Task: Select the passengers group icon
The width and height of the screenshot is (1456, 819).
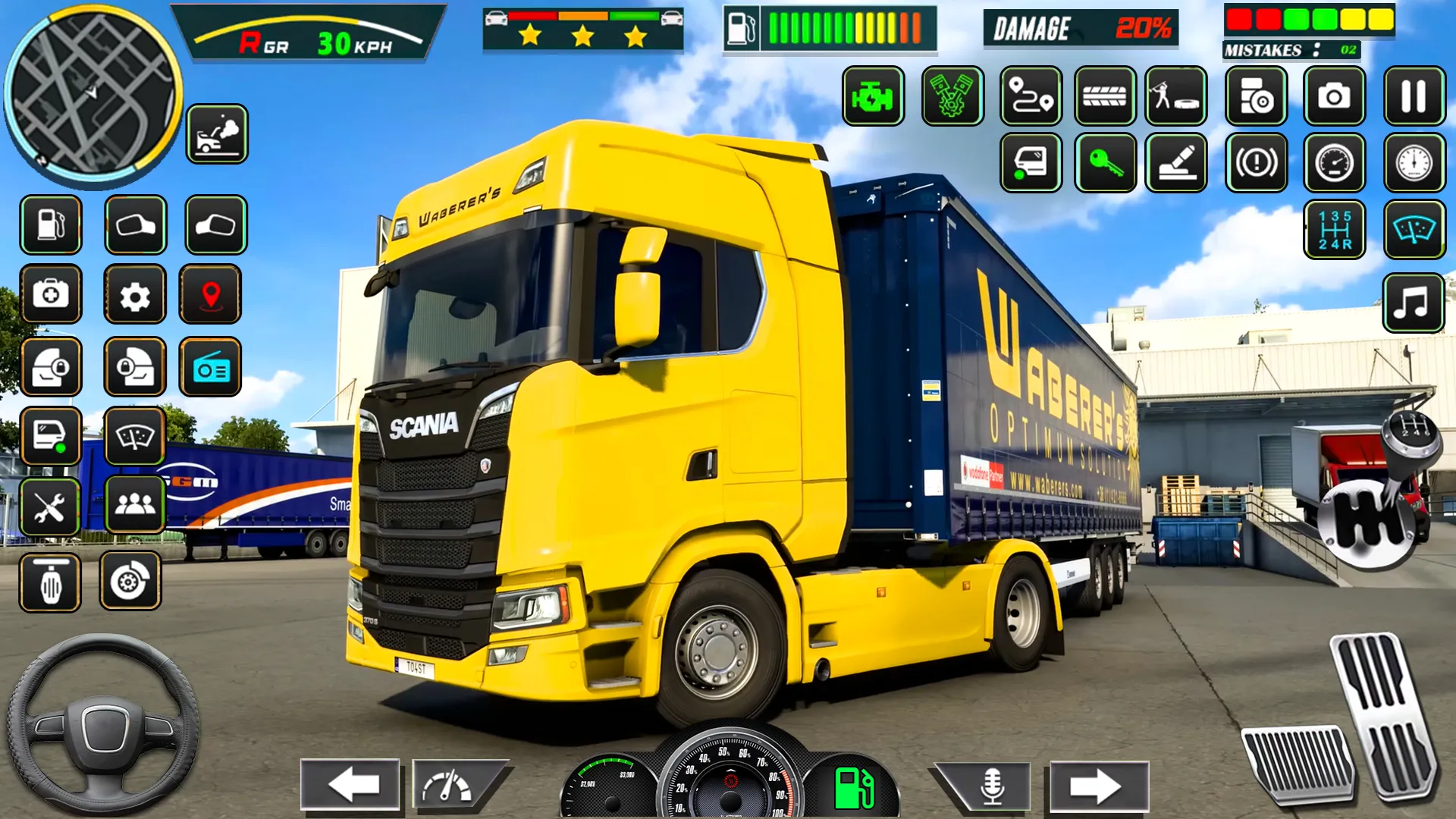Action: 135,504
